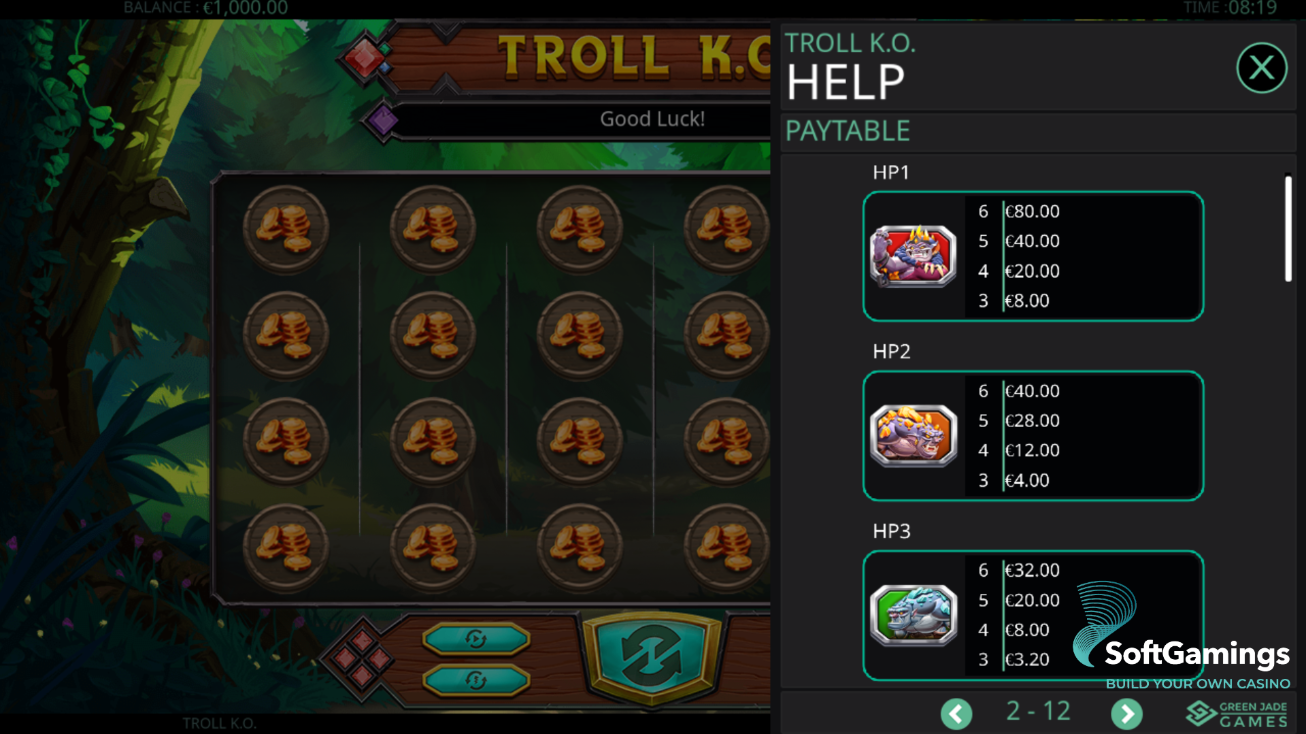Click the purple gem beside Good Luck
This screenshot has height=734, width=1306.
pos(381,120)
